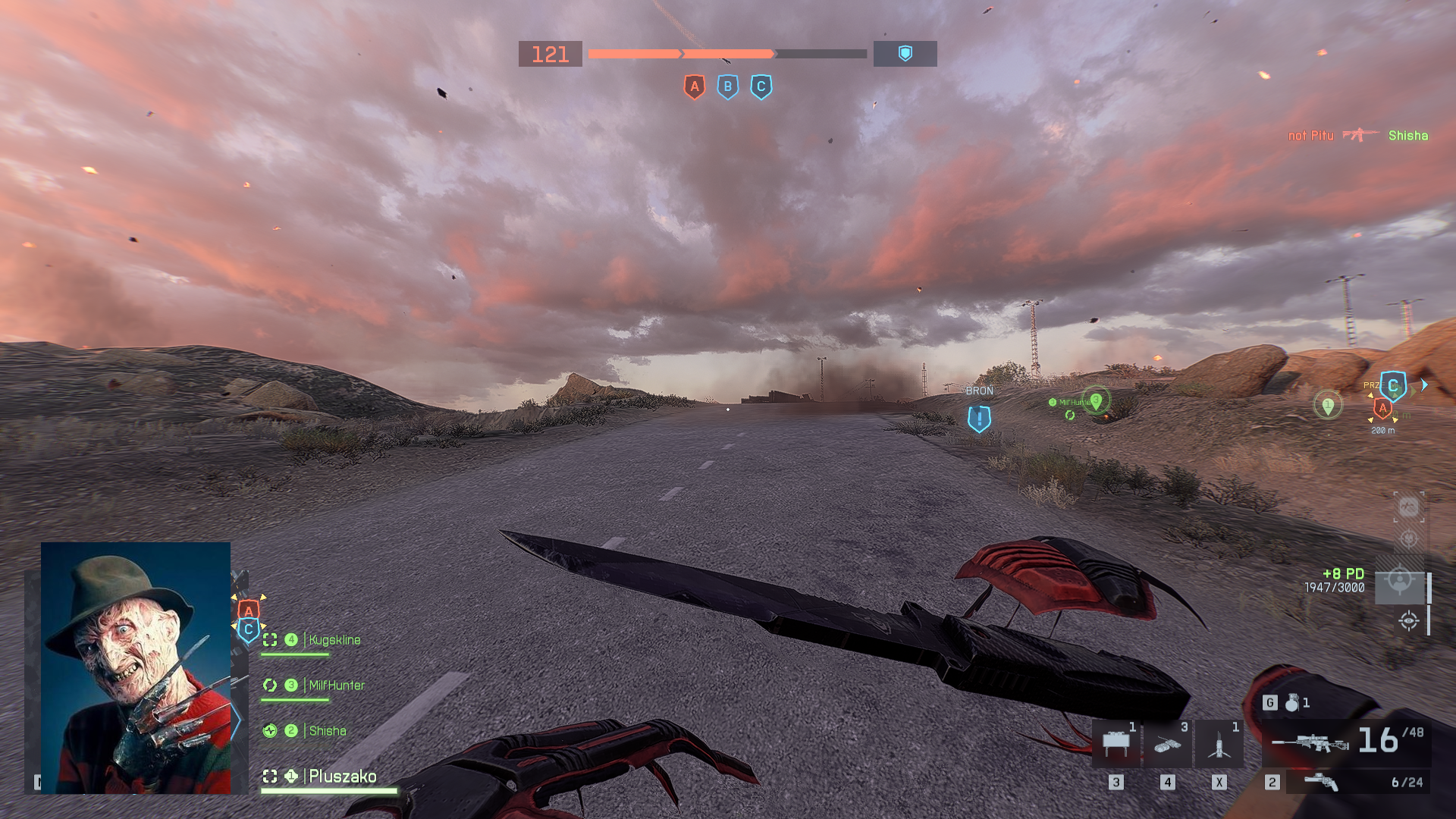Click the crosshair eye spotting icon

(x=1408, y=621)
